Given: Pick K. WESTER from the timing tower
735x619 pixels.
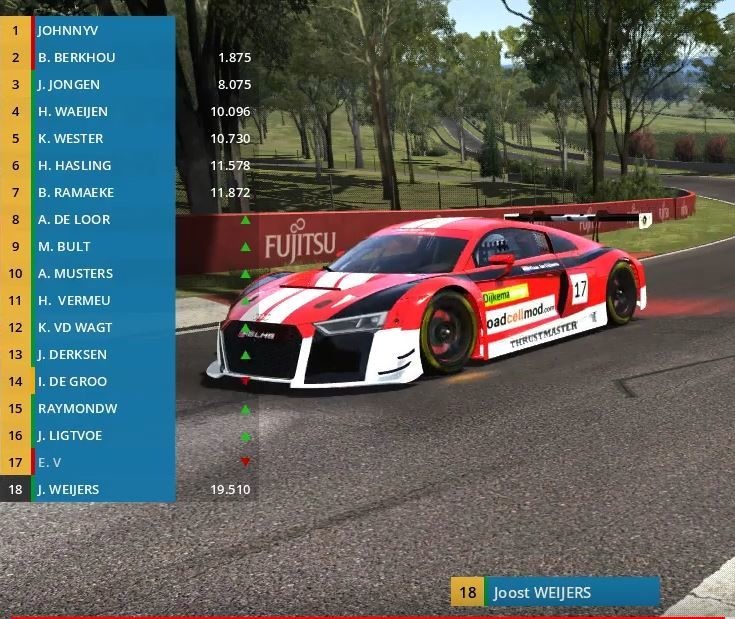Looking at the screenshot, I should tap(100, 138).
